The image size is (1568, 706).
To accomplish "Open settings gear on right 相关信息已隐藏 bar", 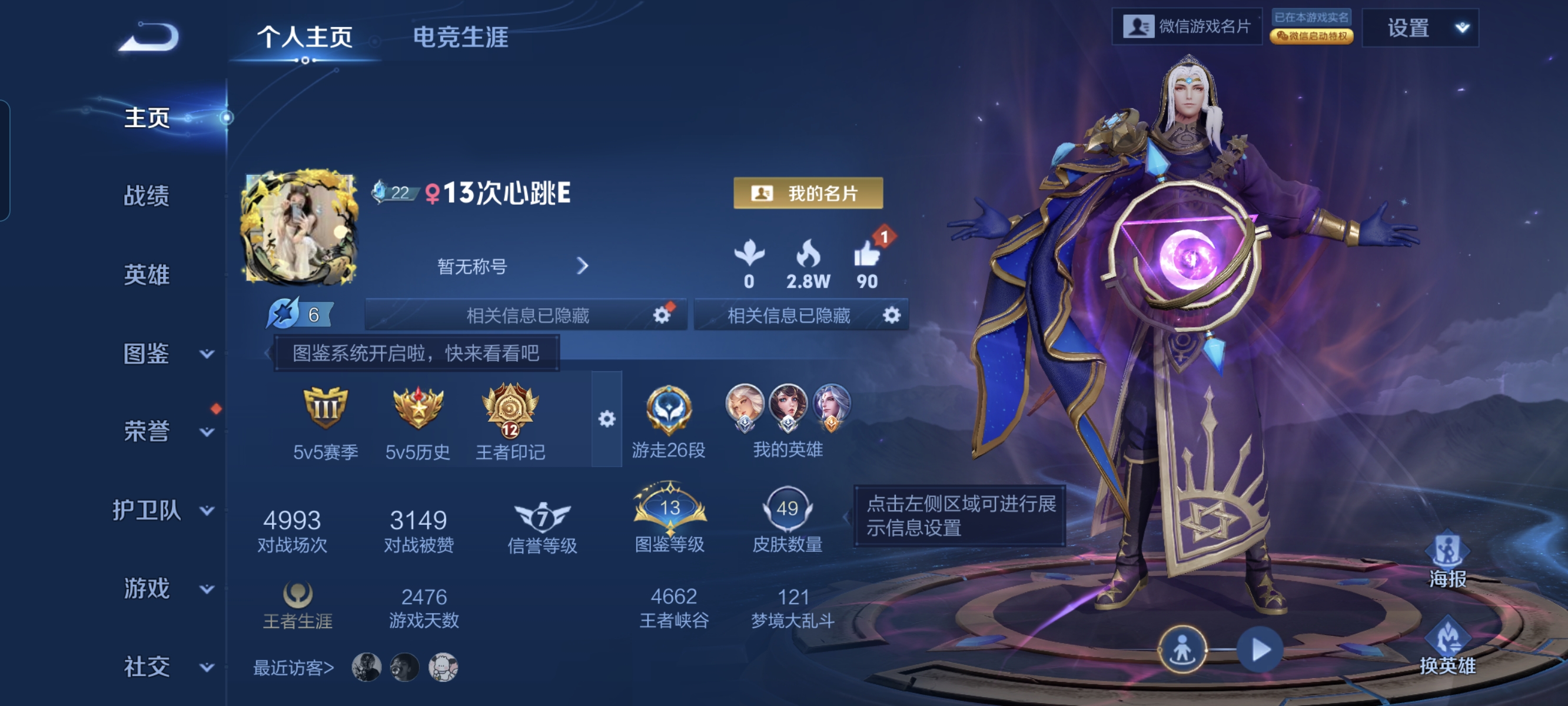I will pos(891,315).
